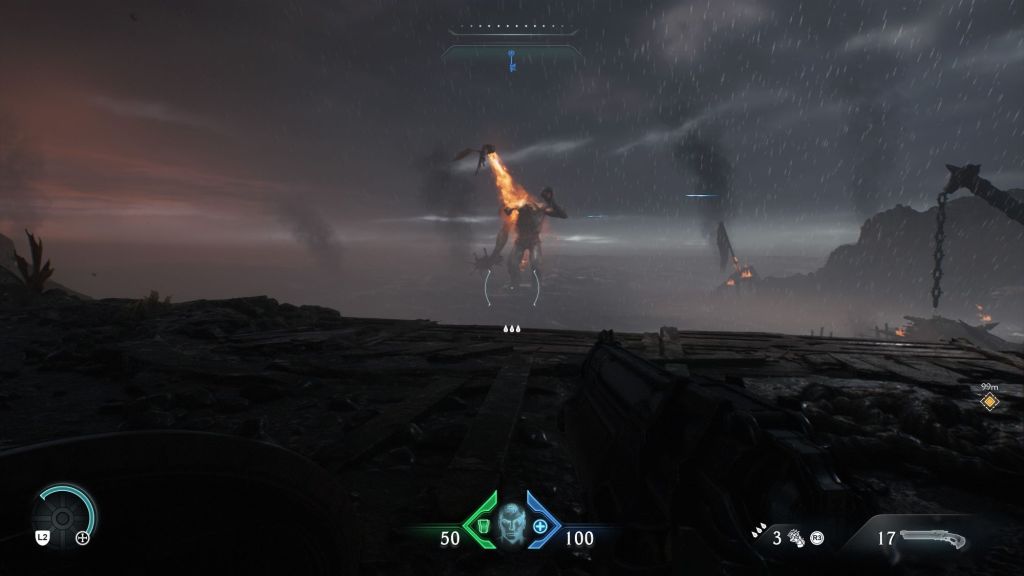Select the blue key marker on the compass
Image resolution: width=1024 pixels, height=576 pixels.
511,60
